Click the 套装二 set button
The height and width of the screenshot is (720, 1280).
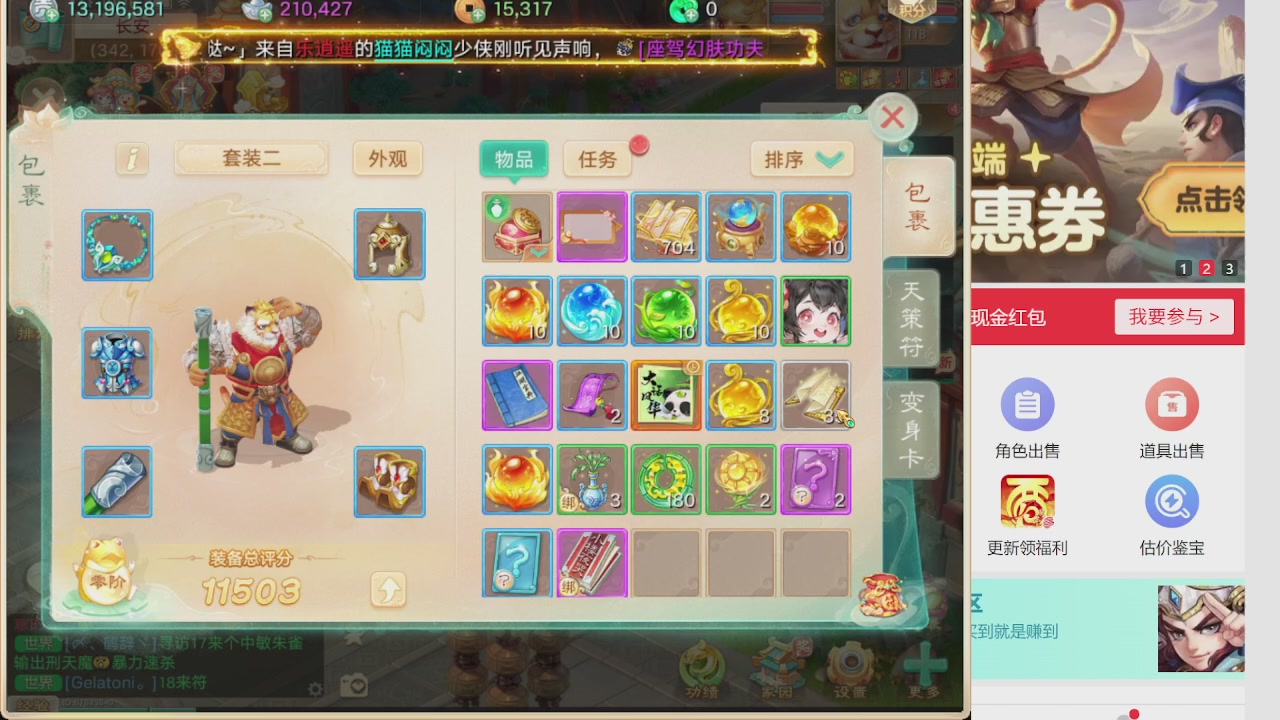(x=251, y=159)
